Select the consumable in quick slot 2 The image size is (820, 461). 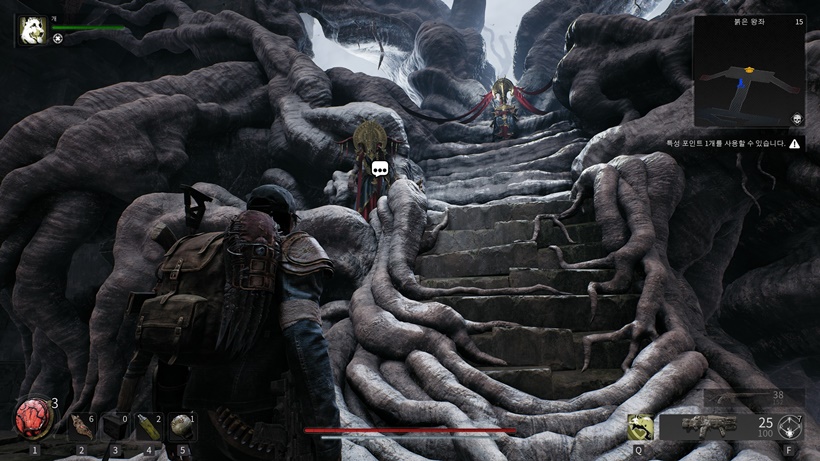(x=82, y=427)
